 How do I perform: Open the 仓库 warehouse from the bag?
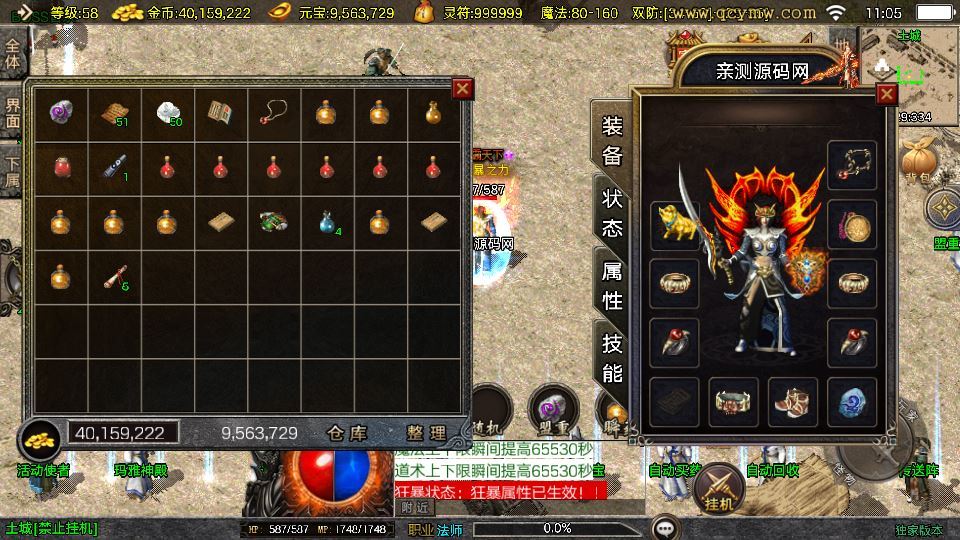click(348, 433)
